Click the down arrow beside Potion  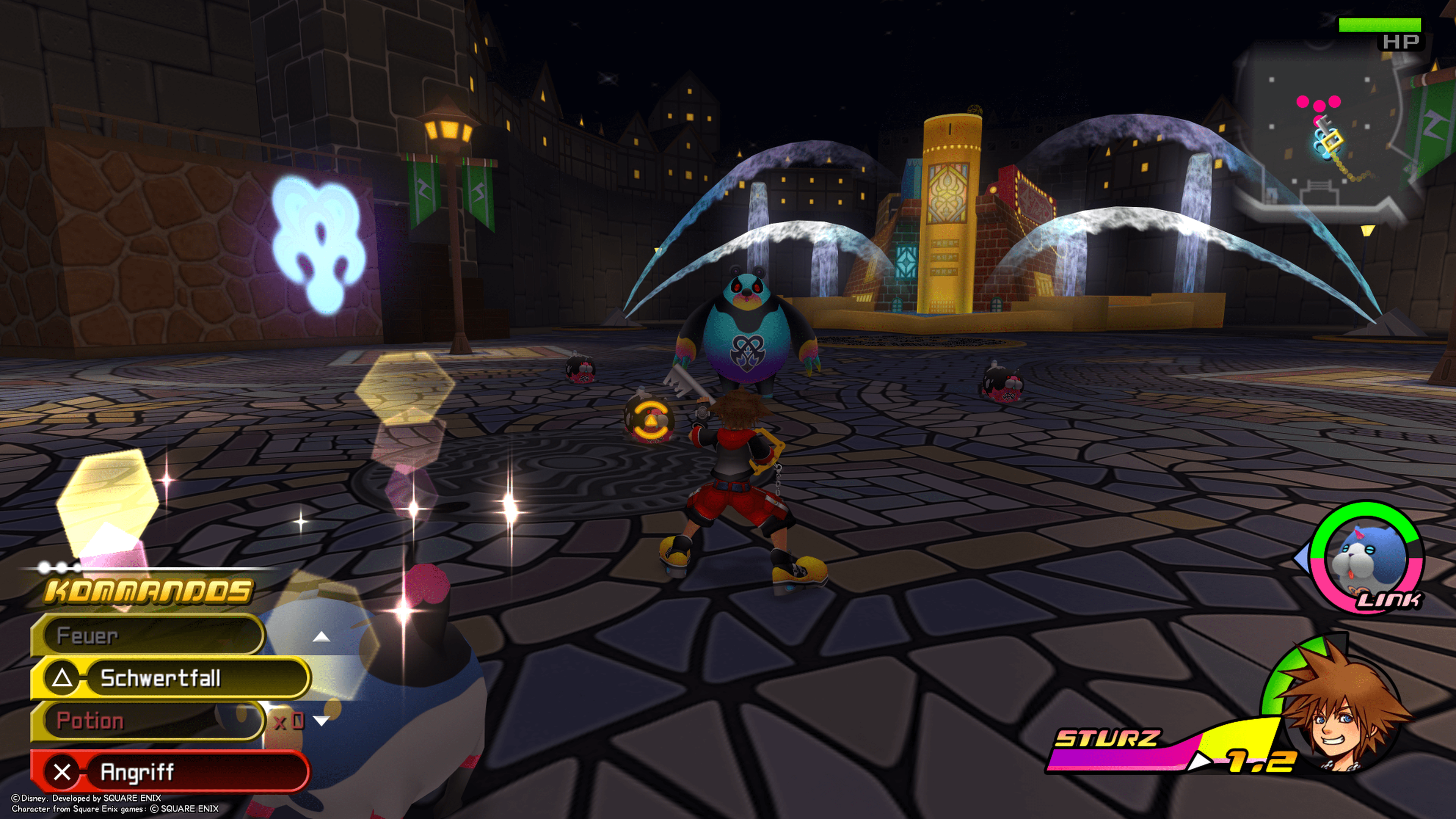(322, 721)
